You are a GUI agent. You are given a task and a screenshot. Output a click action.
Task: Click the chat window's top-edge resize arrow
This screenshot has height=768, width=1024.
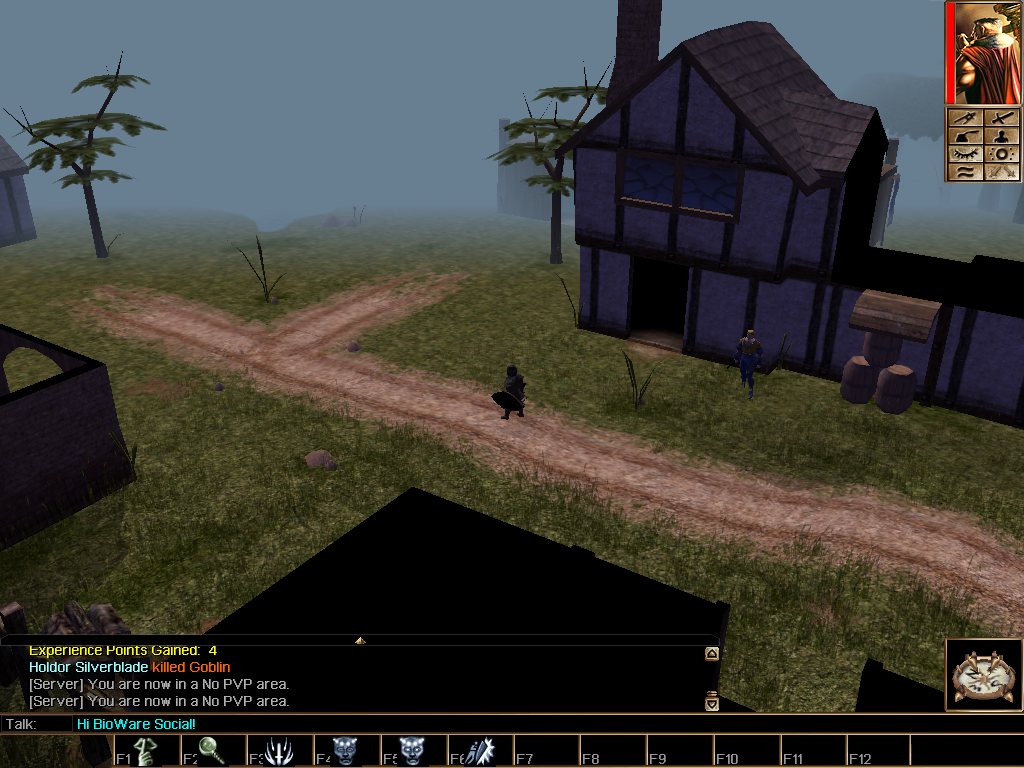coord(360,639)
